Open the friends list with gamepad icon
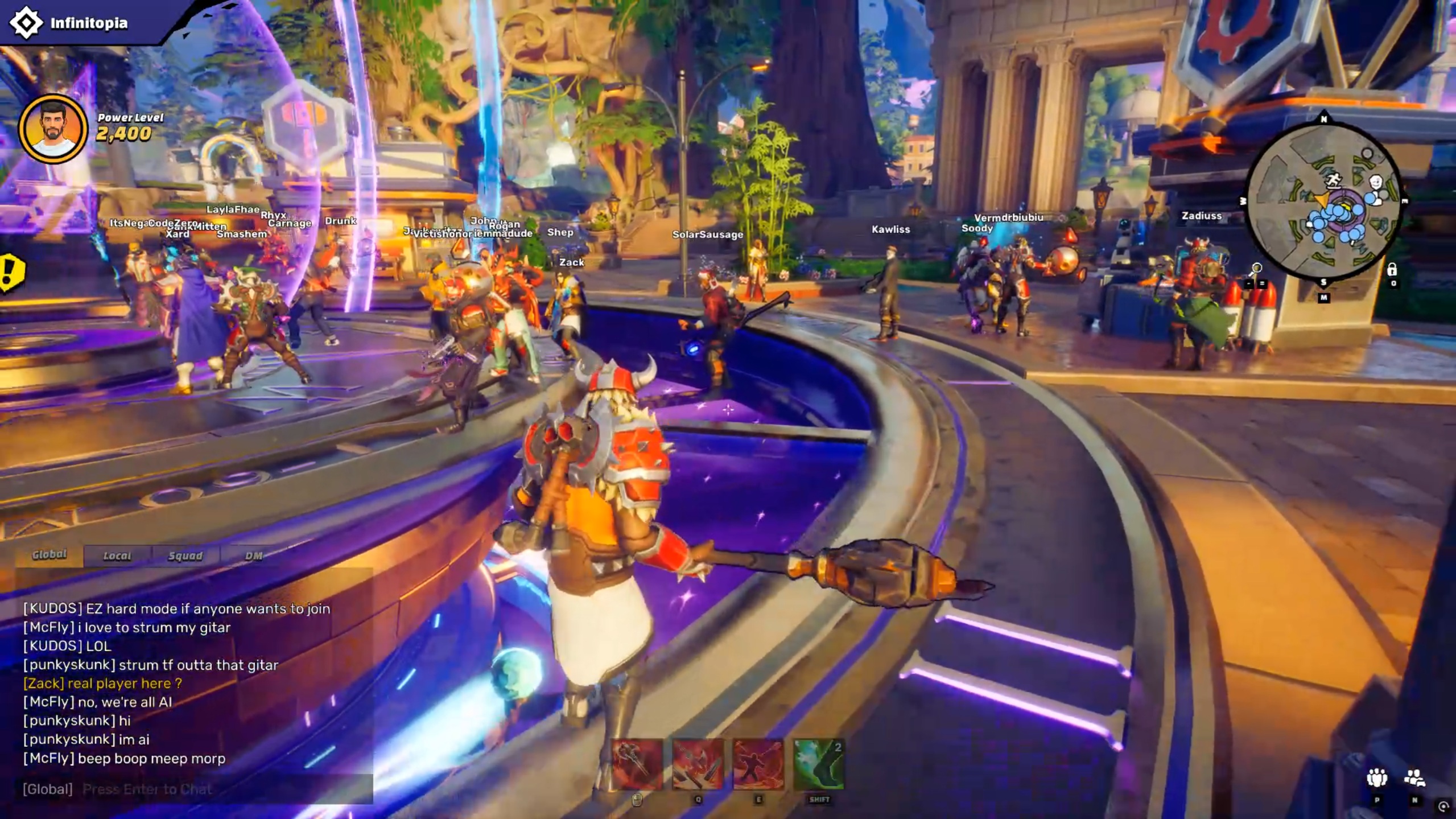The image size is (1456, 819). pos(1414,778)
